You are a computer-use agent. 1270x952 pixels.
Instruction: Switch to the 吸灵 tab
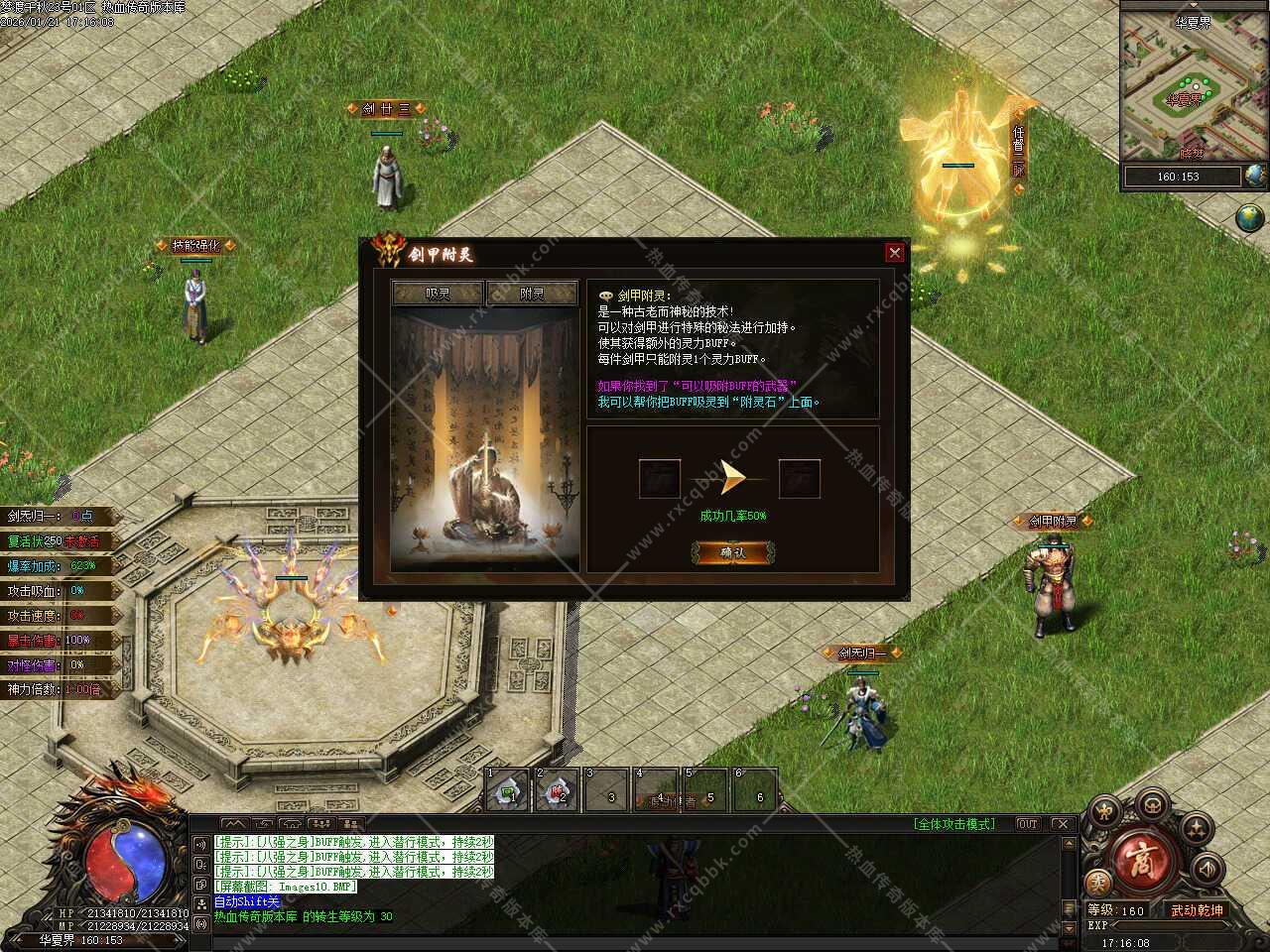tap(438, 294)
